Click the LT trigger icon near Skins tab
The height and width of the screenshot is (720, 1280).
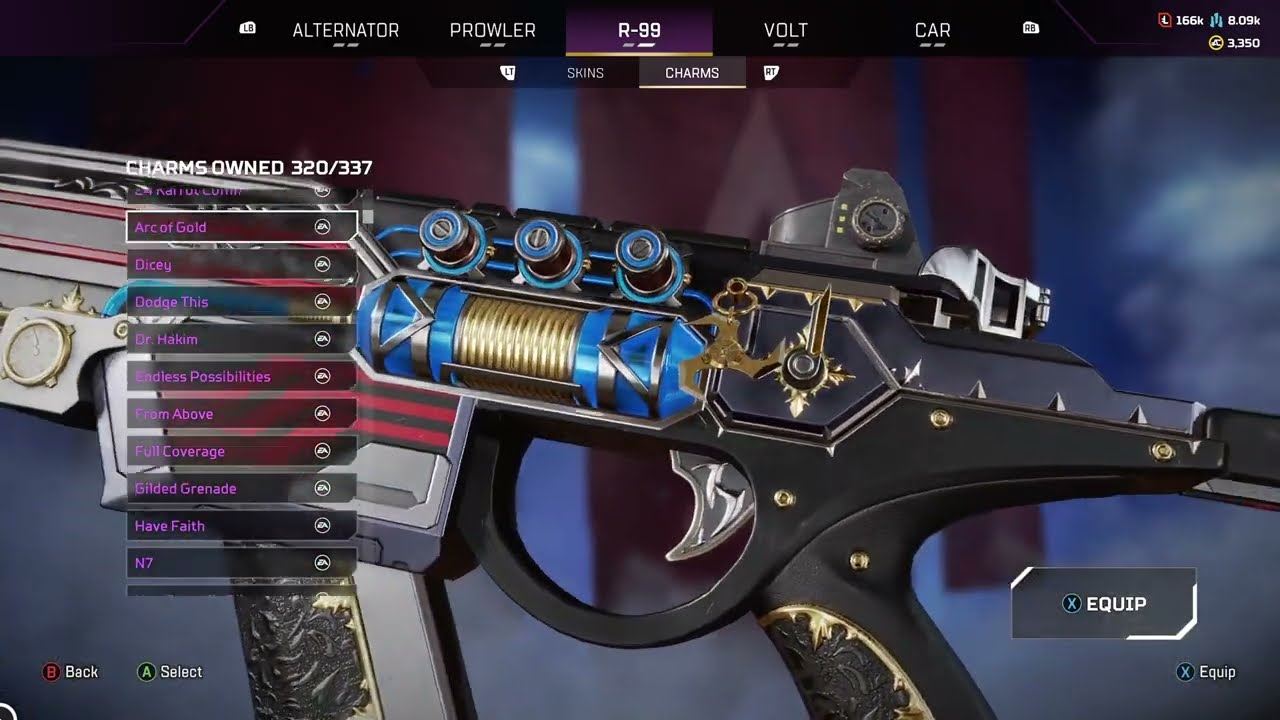point(508,72)
